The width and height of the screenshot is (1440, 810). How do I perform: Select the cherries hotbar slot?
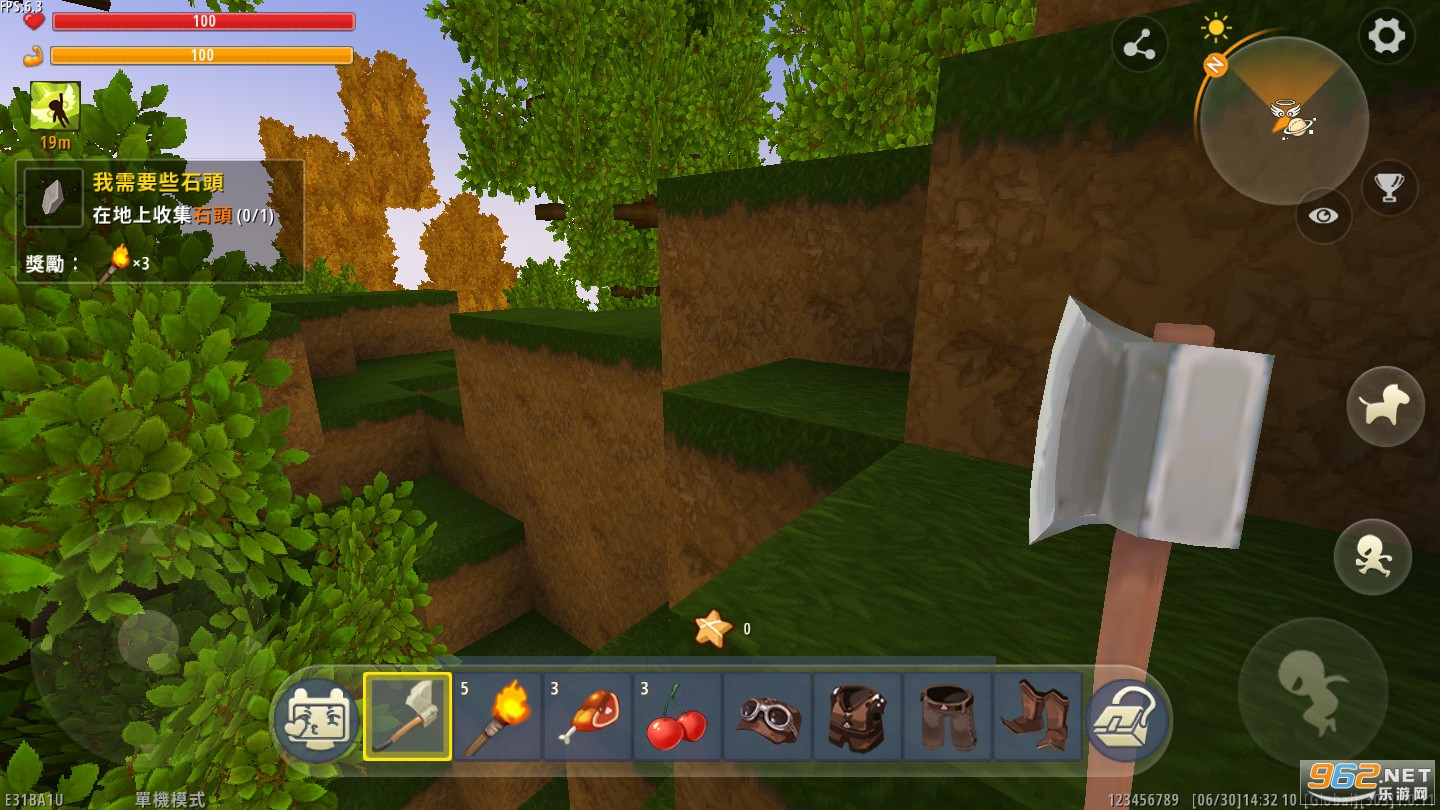coord(677,716)
